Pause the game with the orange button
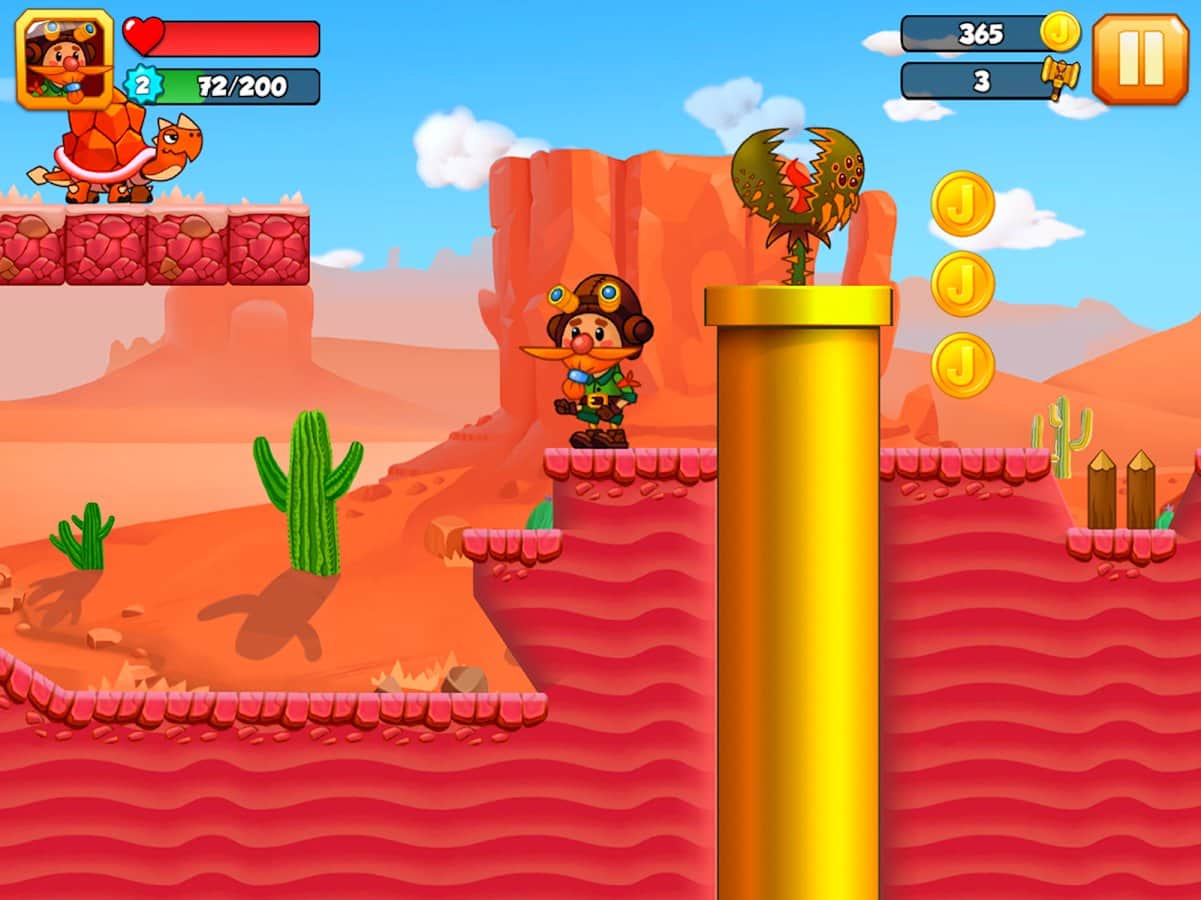 coord(1140,59)
